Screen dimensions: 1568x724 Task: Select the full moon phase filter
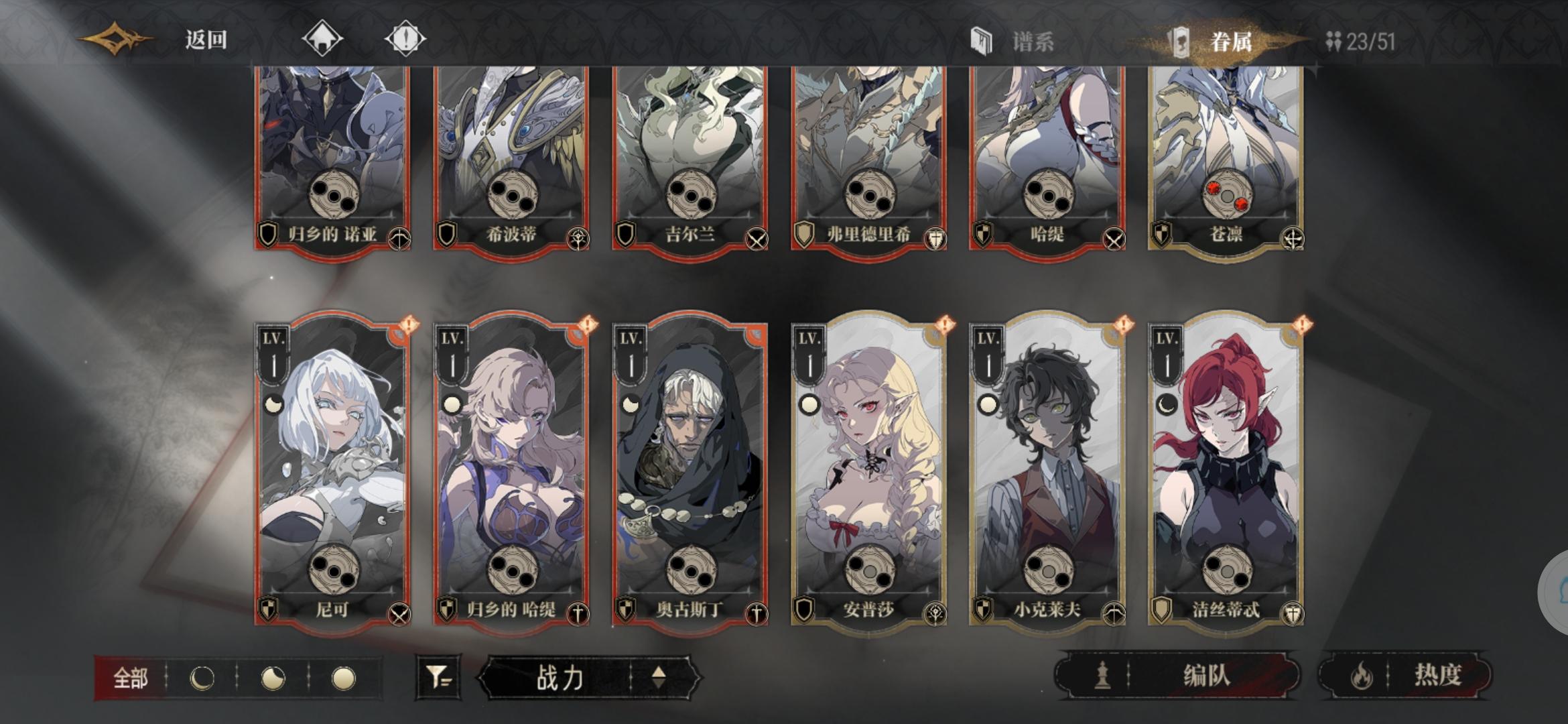(x=348, y=677)
